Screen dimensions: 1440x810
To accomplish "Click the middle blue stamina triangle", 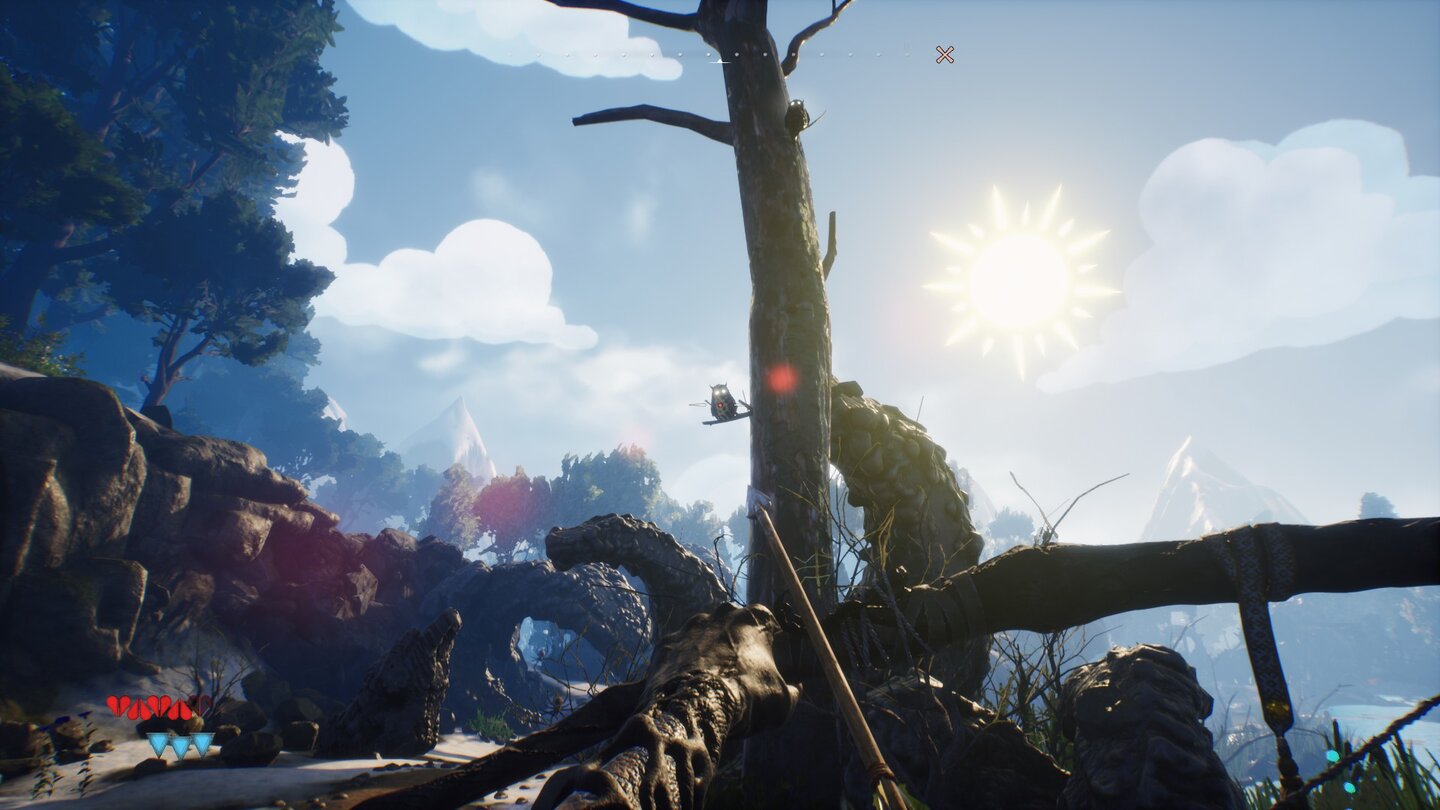I will [x=180, y=744].
